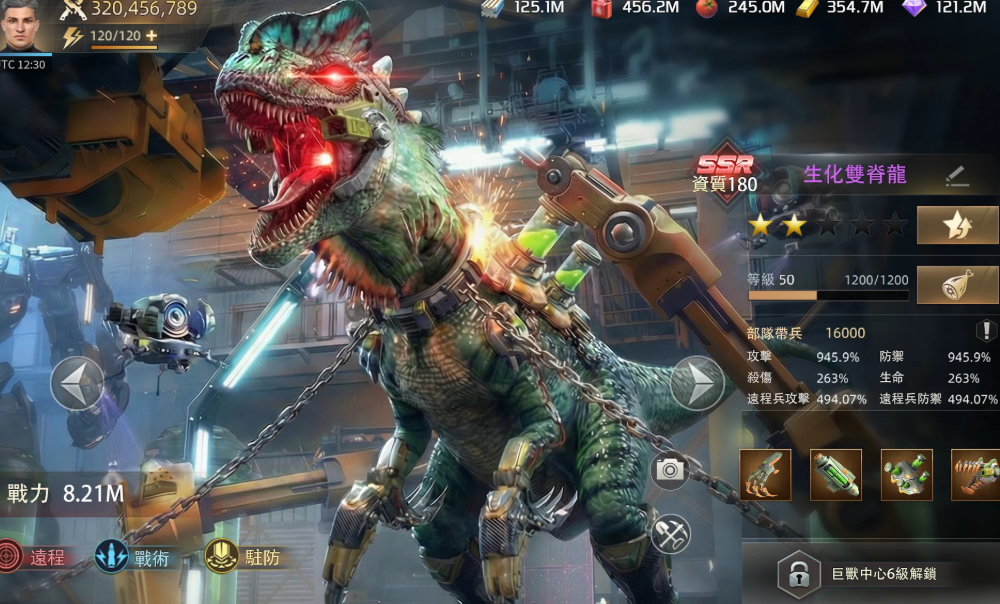Select the green spiked-mine skill icon
Viewport: 1000px width, 604px height.
(x=906, y=474)
